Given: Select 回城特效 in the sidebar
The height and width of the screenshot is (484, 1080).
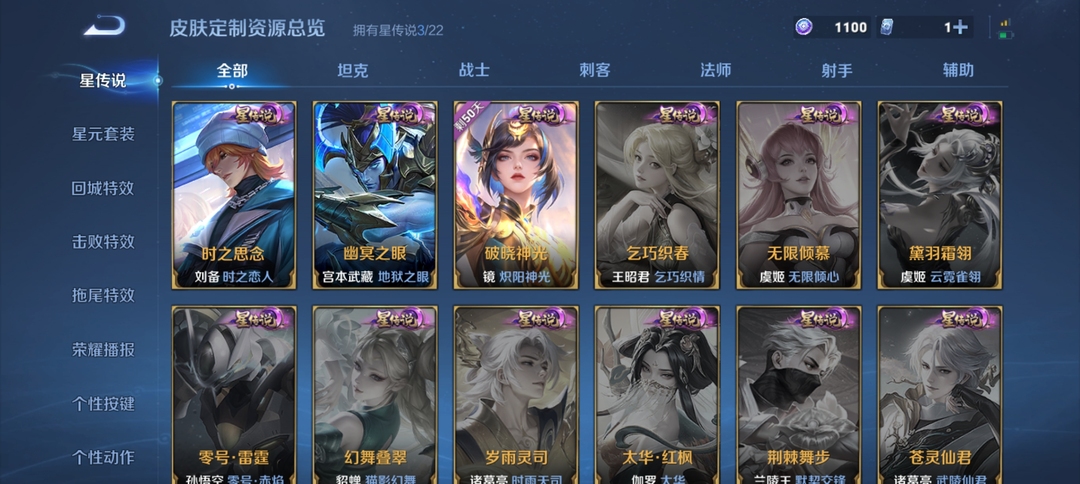Looking at the screenshot, I should (x=103, y=188).
